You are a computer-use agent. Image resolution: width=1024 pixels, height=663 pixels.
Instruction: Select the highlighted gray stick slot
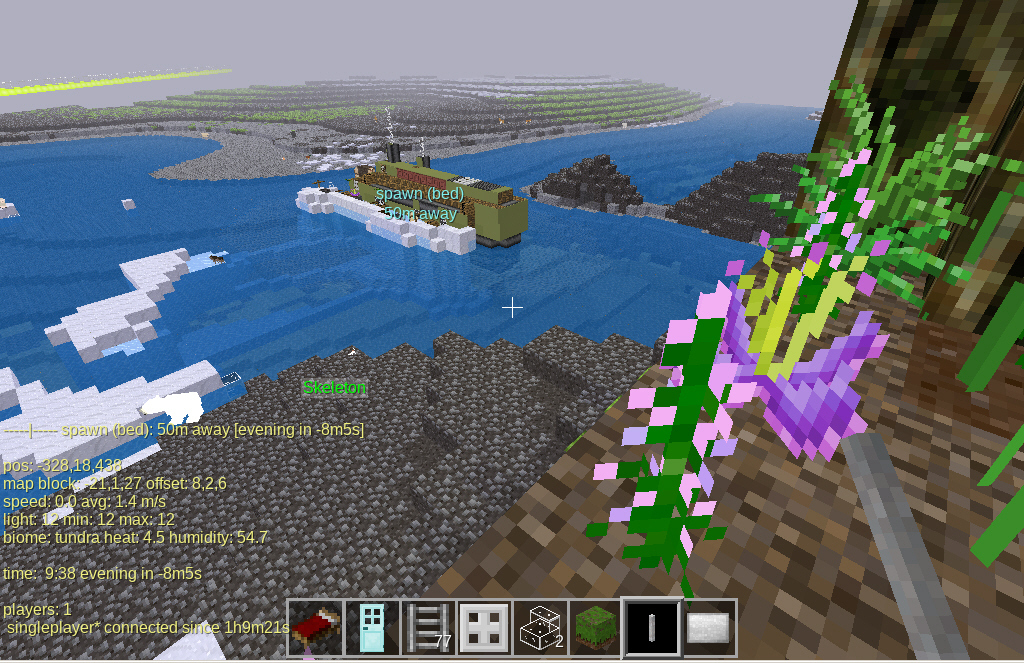coord(652,628)
